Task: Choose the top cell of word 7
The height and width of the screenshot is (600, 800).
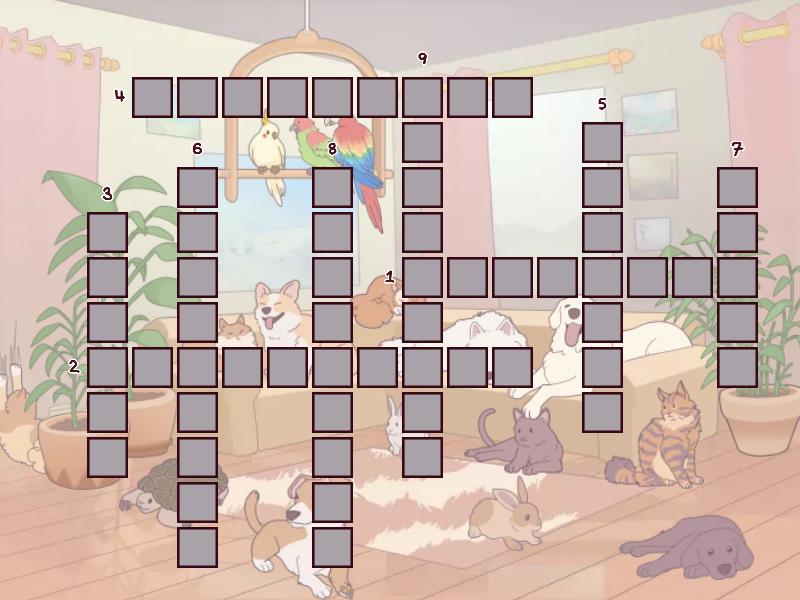Action: coord(737,187)
